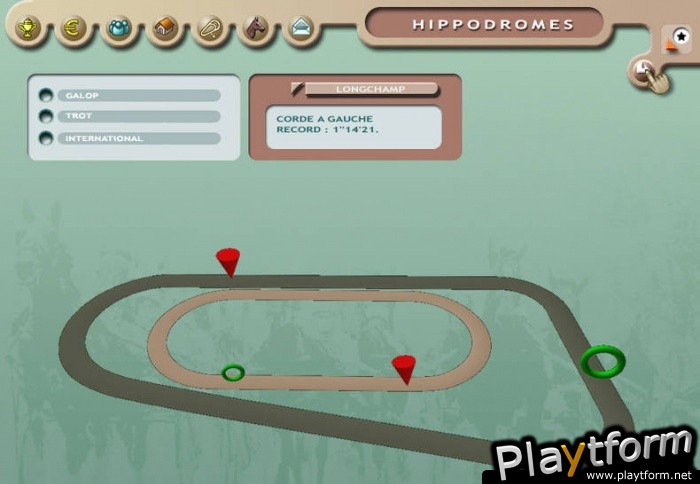Open the envelope mail icon

301,27
